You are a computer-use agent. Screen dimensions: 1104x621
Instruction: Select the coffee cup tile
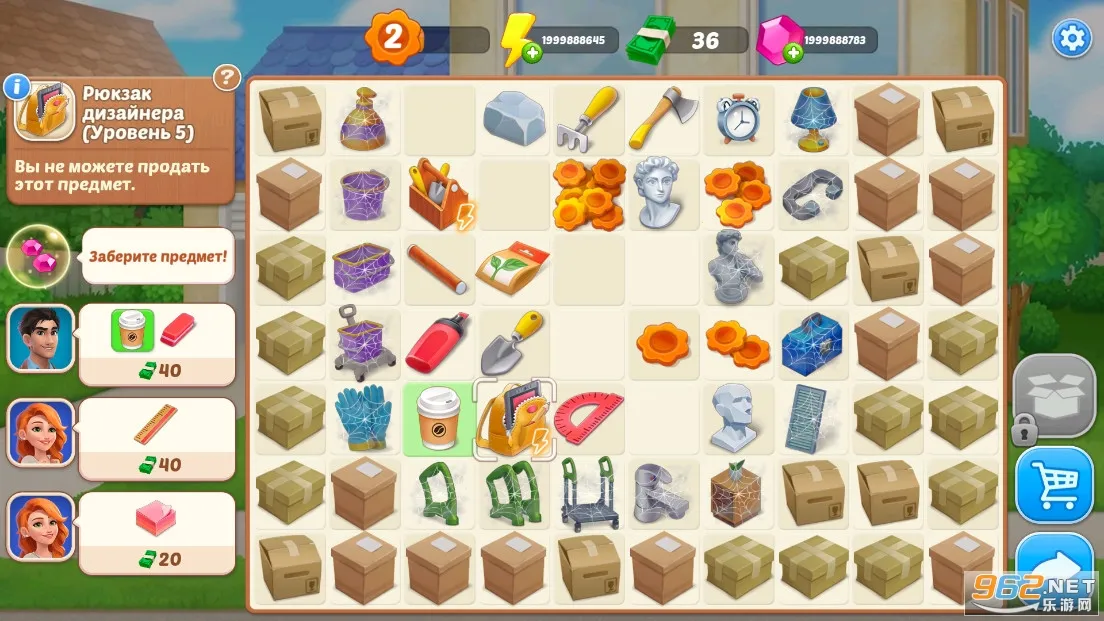[437, 417]
